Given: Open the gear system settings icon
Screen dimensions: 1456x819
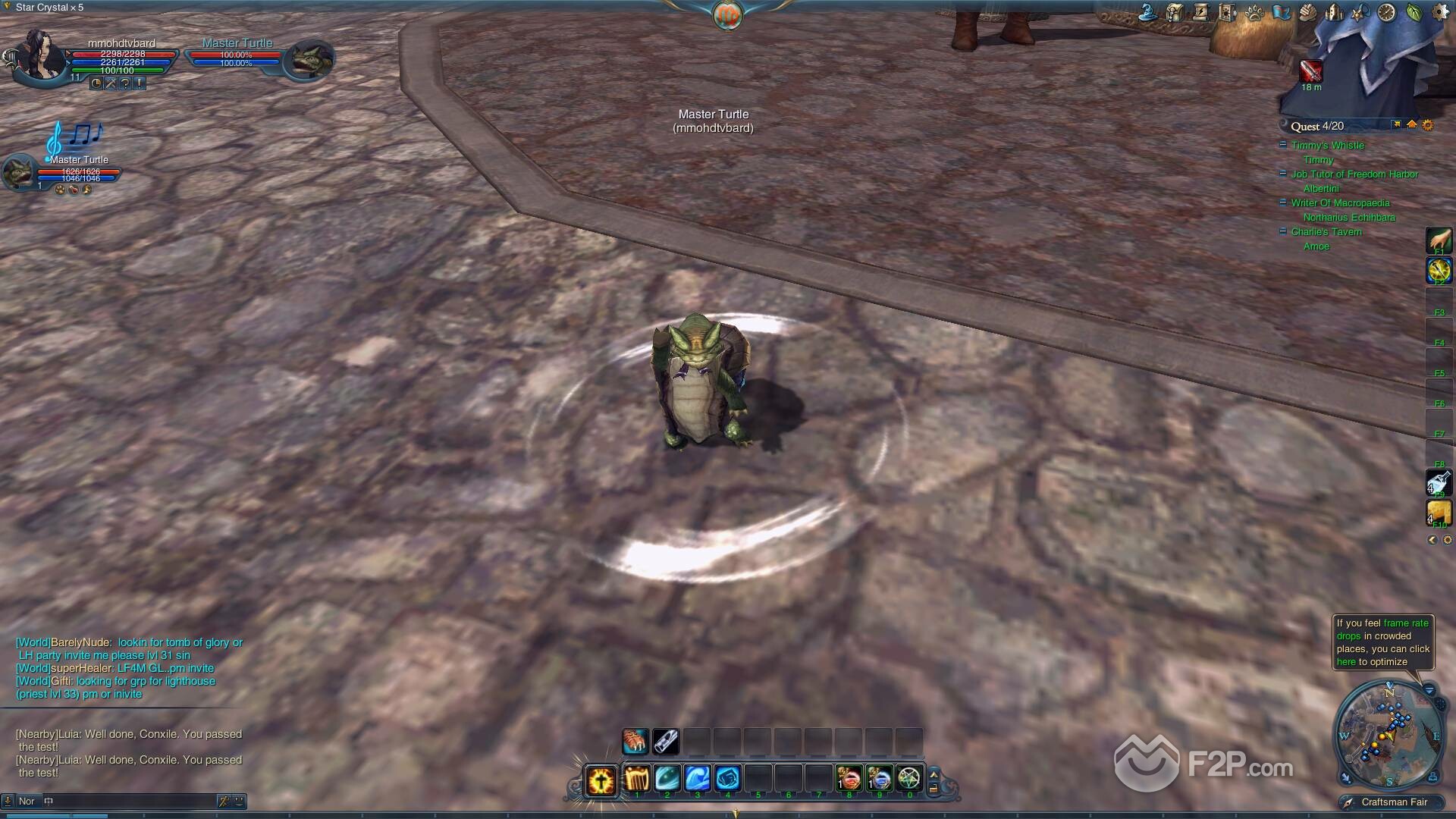Looking at the screenshot, I should [x=1440, y=12].
